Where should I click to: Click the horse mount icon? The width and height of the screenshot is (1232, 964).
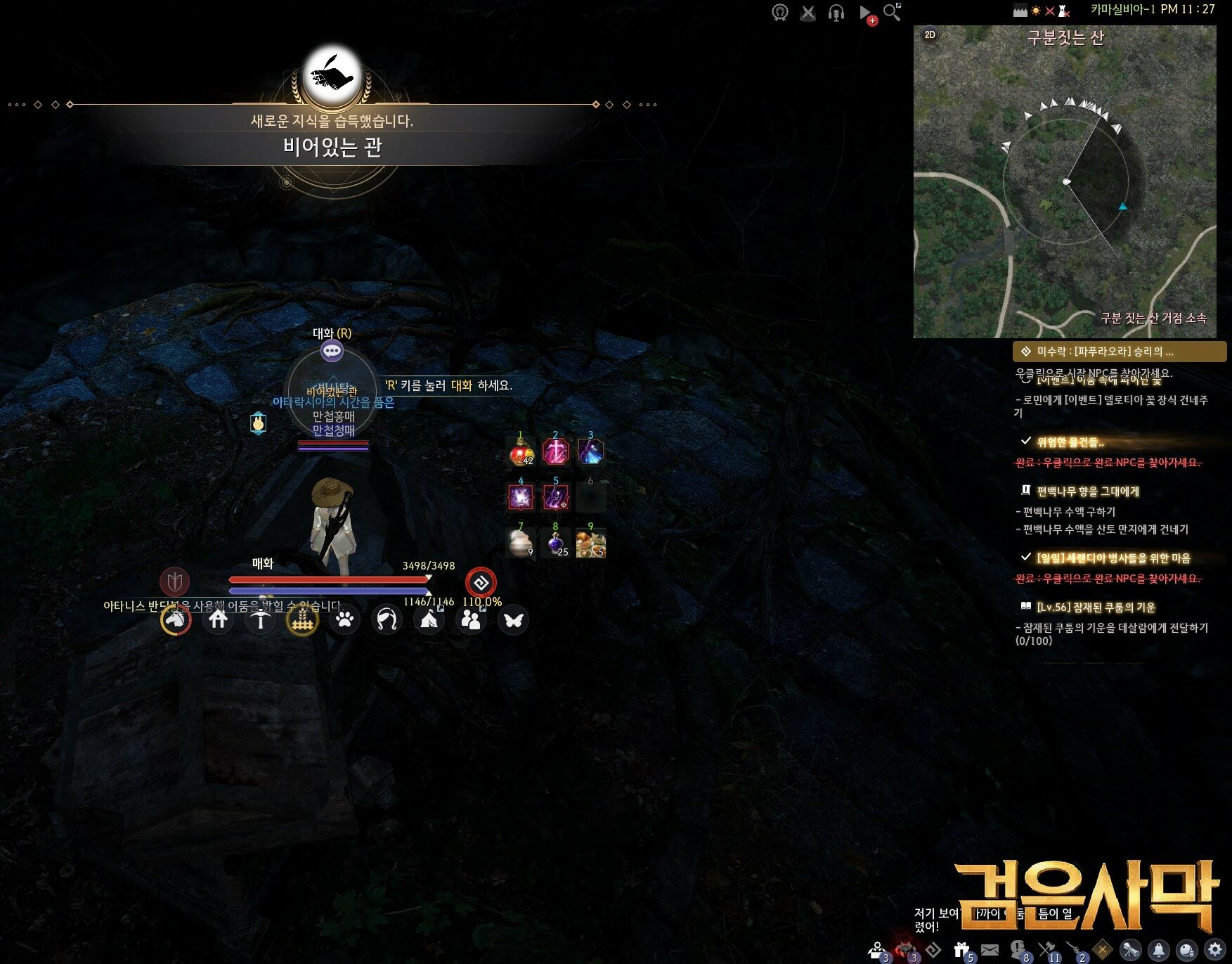pos(176,619)
